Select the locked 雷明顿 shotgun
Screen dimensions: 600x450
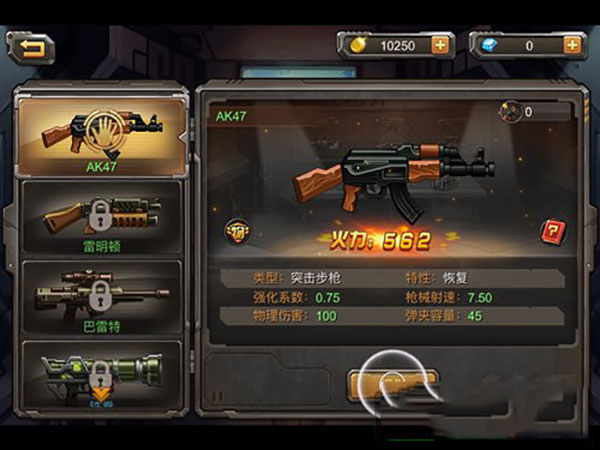click(101, 217)
